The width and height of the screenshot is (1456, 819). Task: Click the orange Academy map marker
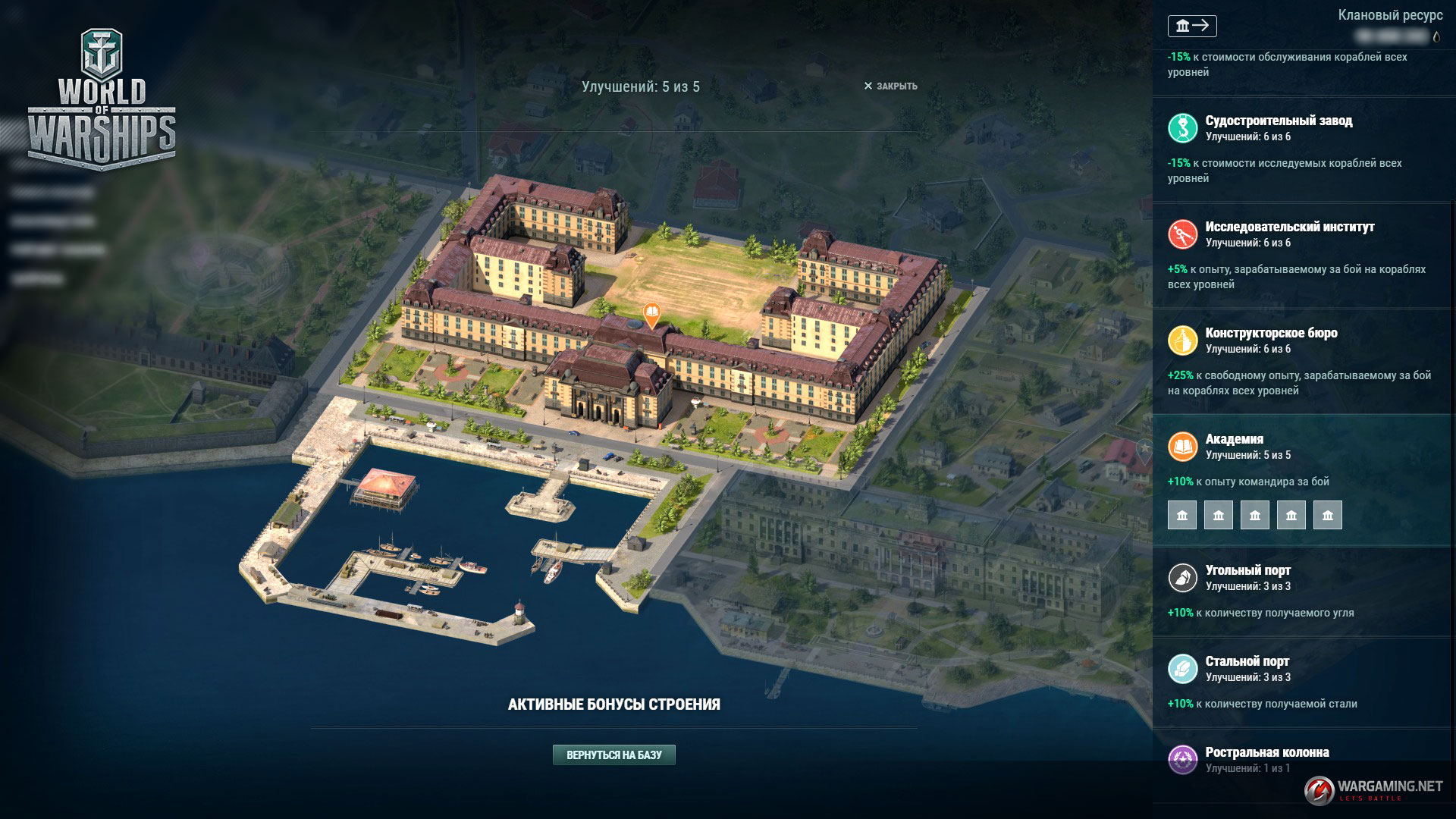(x=651, y=313)
